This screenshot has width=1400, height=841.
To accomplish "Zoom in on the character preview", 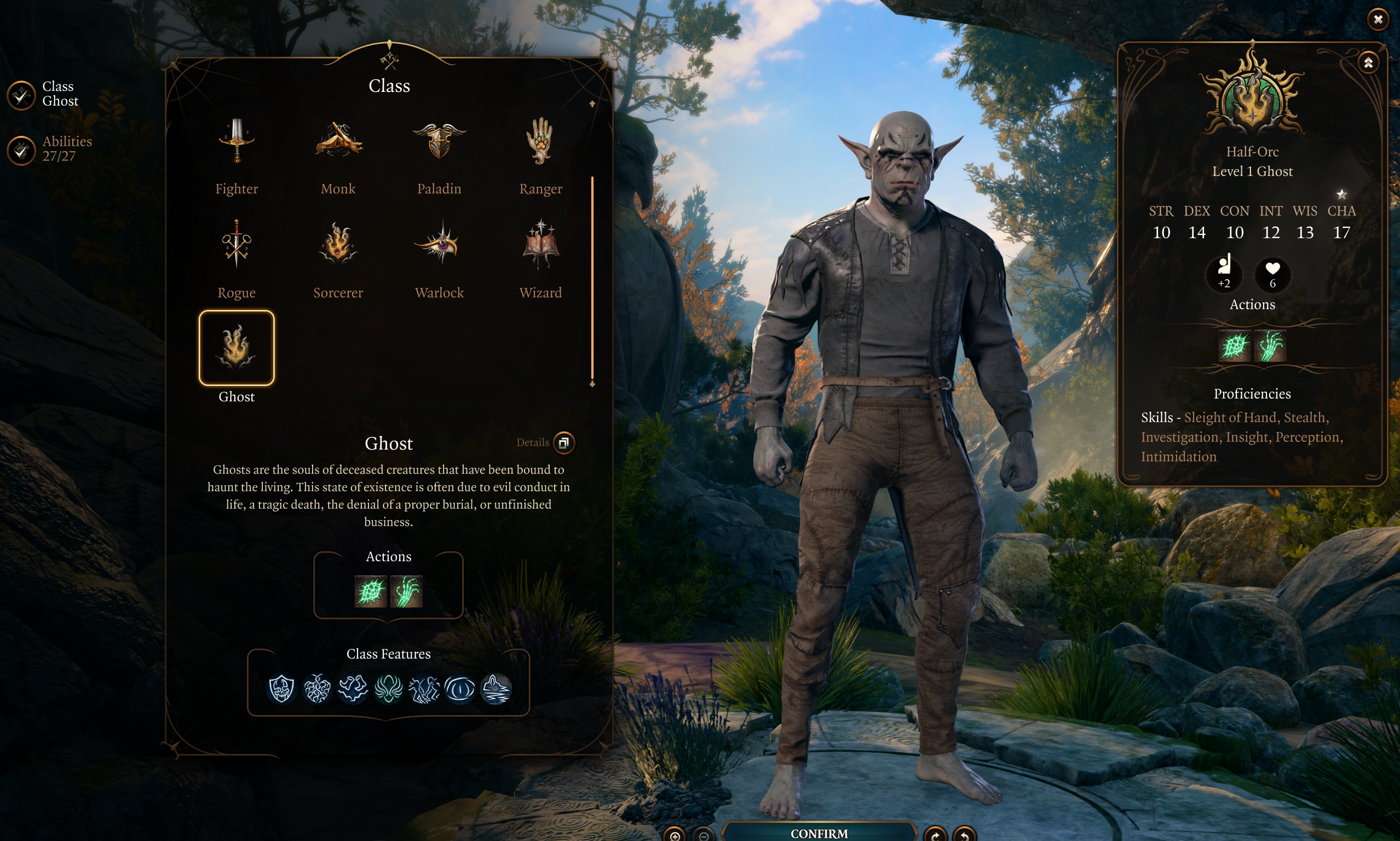I will [x=675, y=836].
